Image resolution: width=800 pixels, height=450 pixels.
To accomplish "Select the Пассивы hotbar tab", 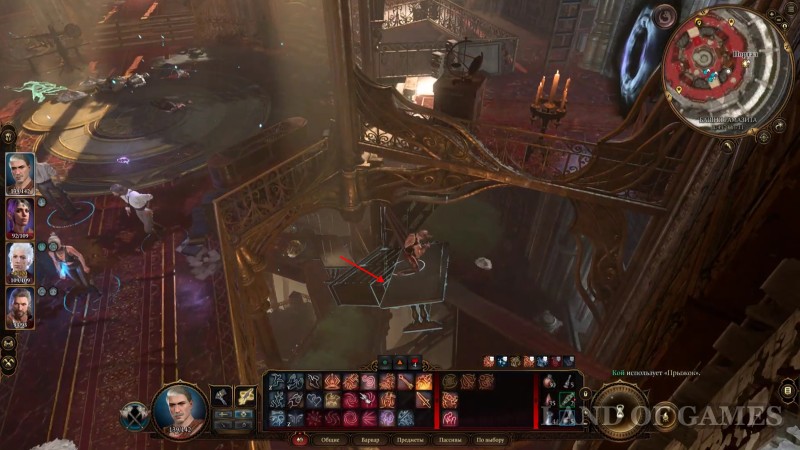I will (x=447, y=439).
